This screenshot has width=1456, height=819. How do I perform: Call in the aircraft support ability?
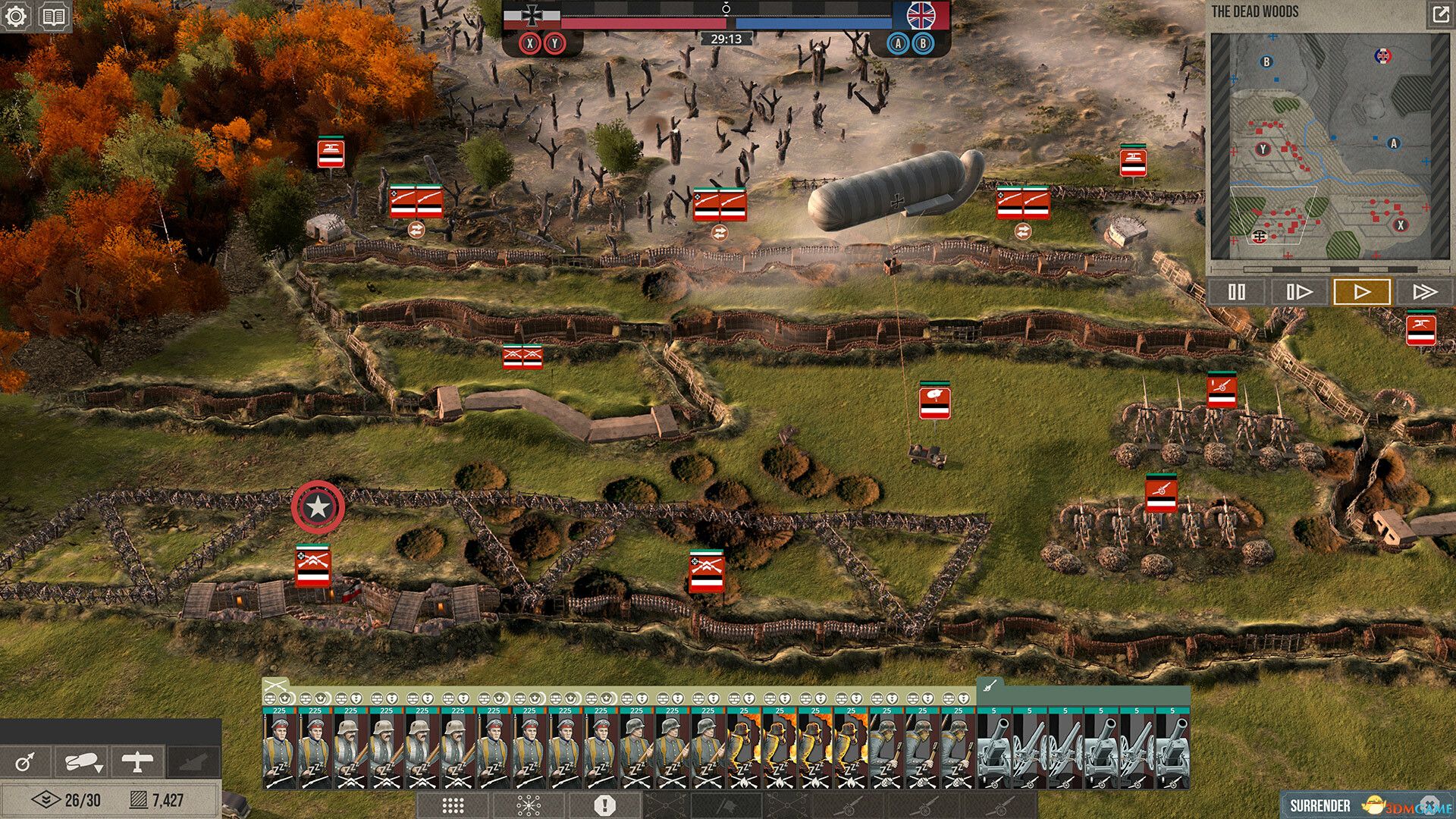pos(137,761)
